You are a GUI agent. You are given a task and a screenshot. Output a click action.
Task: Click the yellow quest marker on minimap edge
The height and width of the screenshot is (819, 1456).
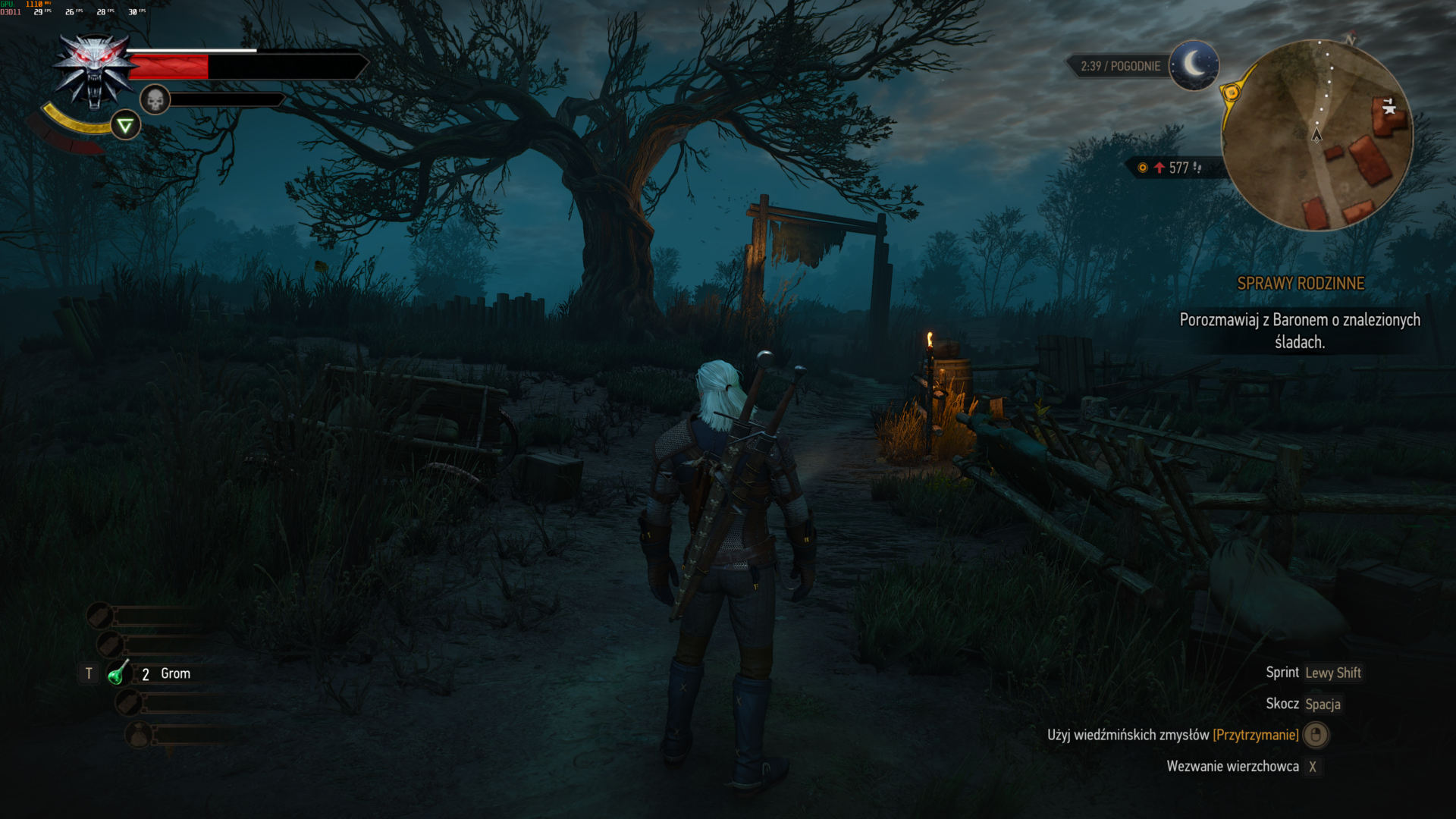1231,93
